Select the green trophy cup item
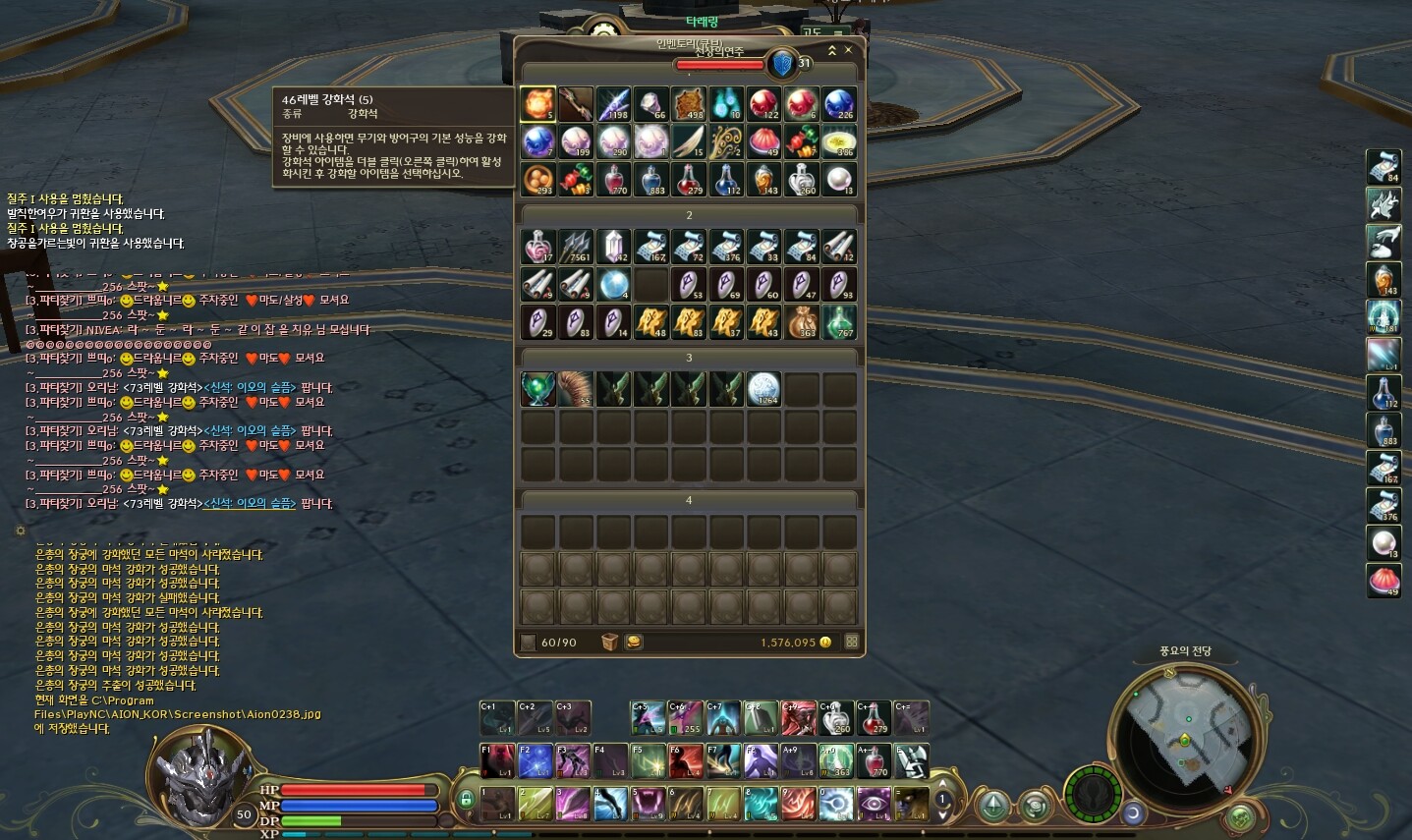 click(x=537, y=390)
